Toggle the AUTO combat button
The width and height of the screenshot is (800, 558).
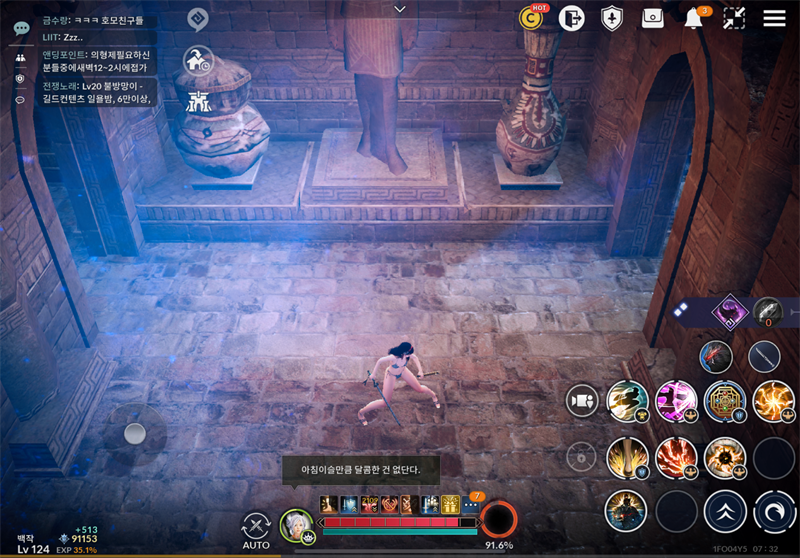[256, 527]
